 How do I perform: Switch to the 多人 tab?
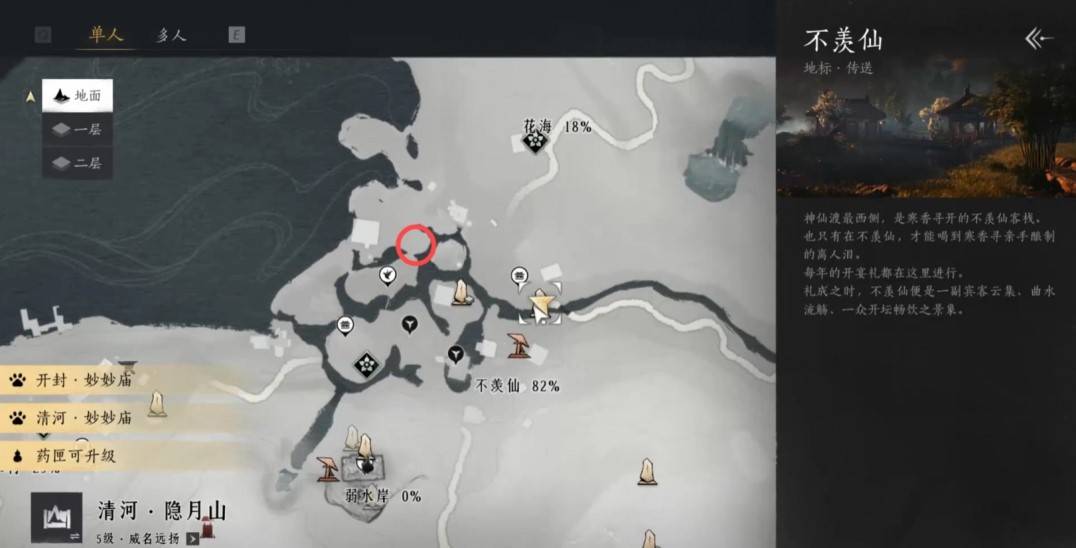point(171,35)
